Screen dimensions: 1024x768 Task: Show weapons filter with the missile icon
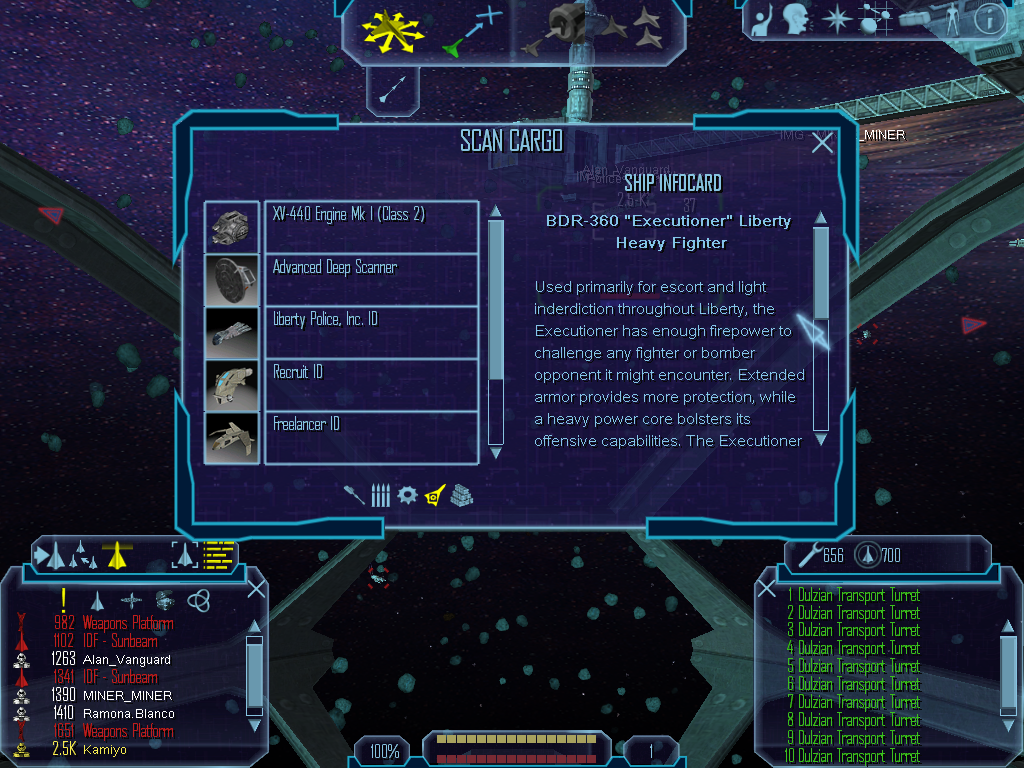(x=355, y=495)
